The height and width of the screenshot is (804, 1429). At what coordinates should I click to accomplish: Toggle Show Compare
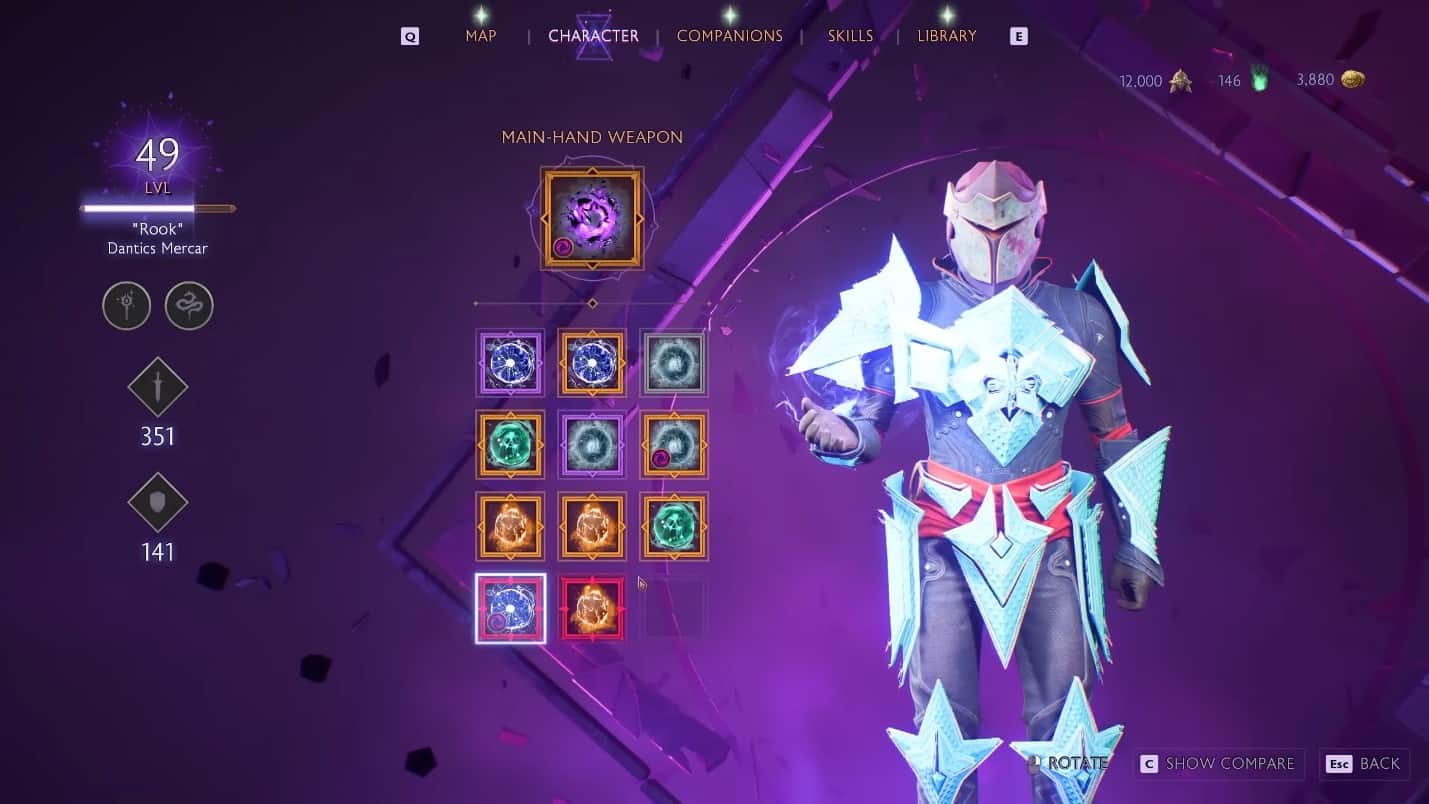(x=1219, y=764)
